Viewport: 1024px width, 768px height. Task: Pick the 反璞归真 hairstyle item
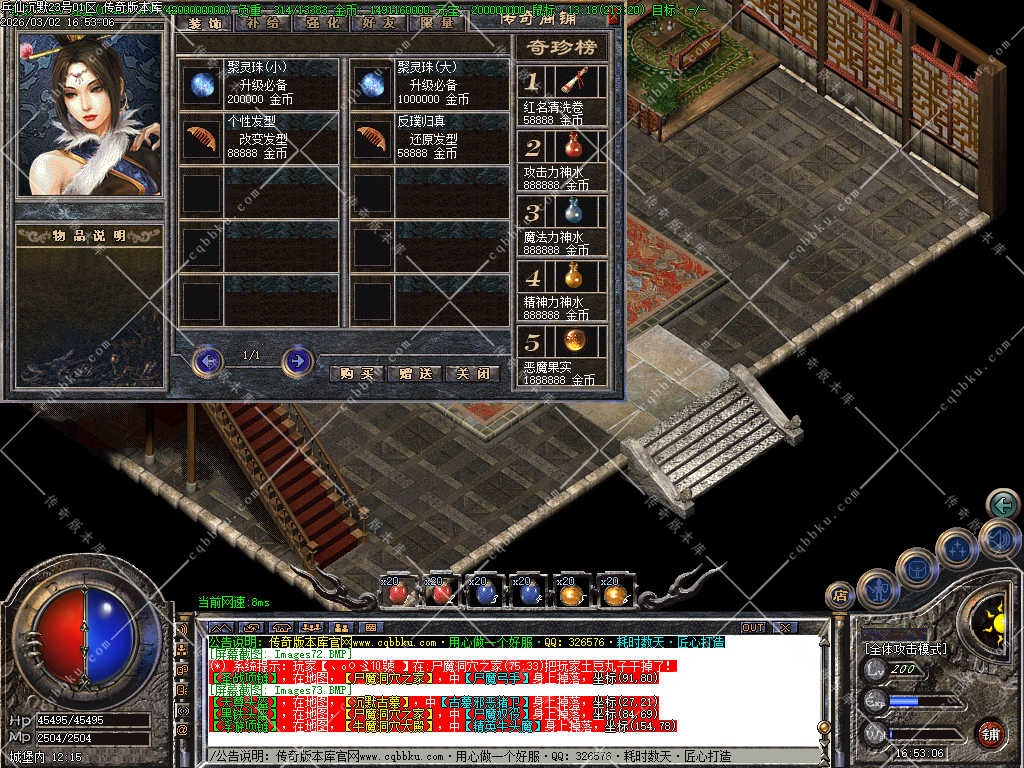[371, 138]
